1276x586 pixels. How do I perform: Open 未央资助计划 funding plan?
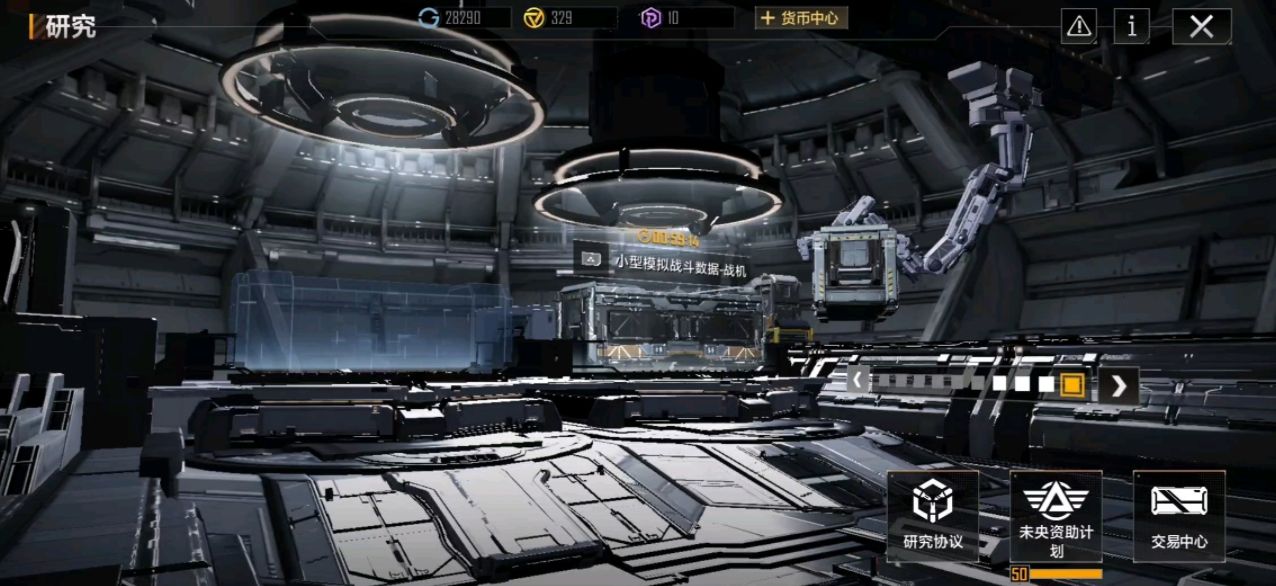(1055, 516)
